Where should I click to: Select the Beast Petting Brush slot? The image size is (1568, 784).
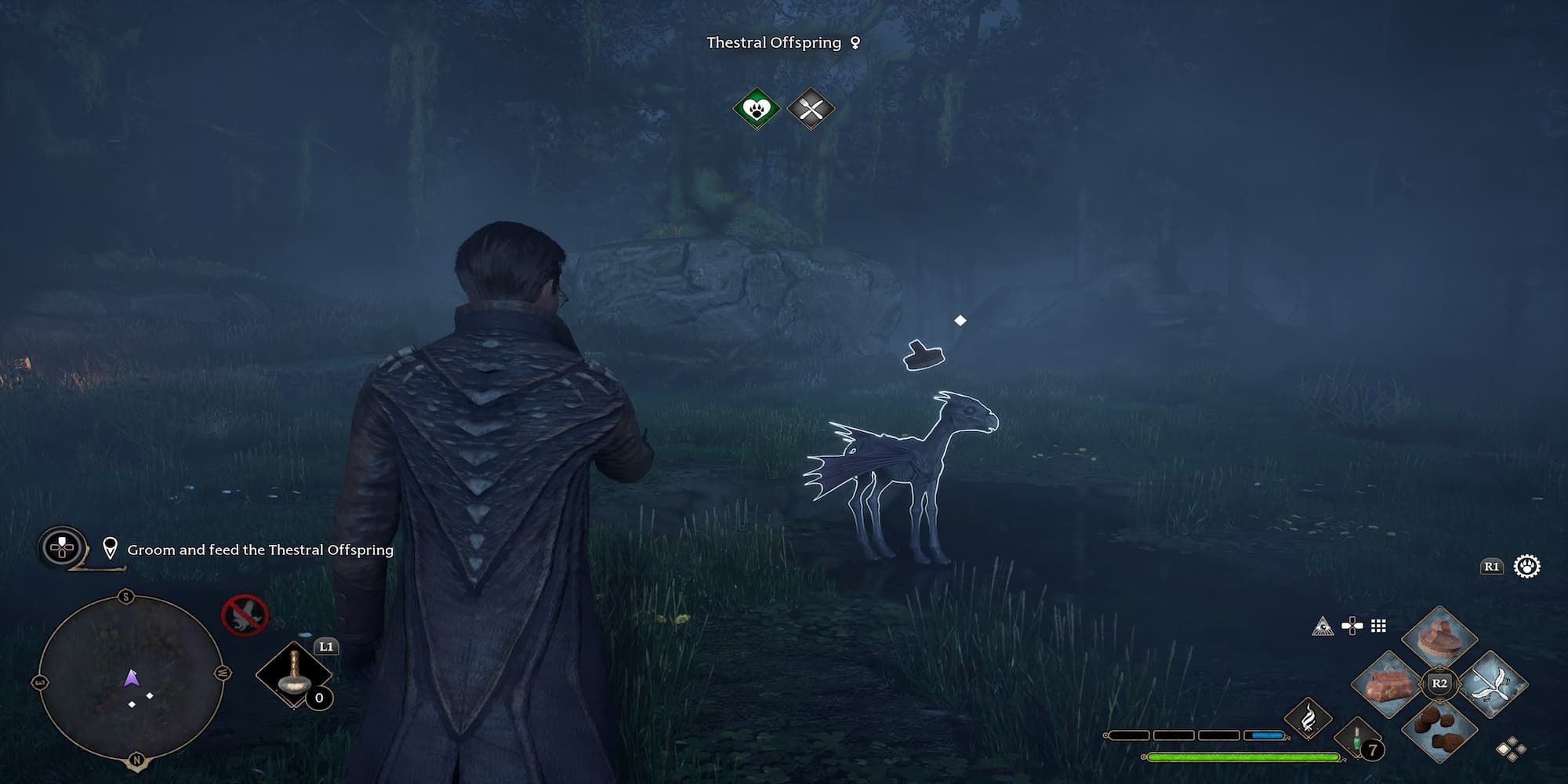(1439, 637)
